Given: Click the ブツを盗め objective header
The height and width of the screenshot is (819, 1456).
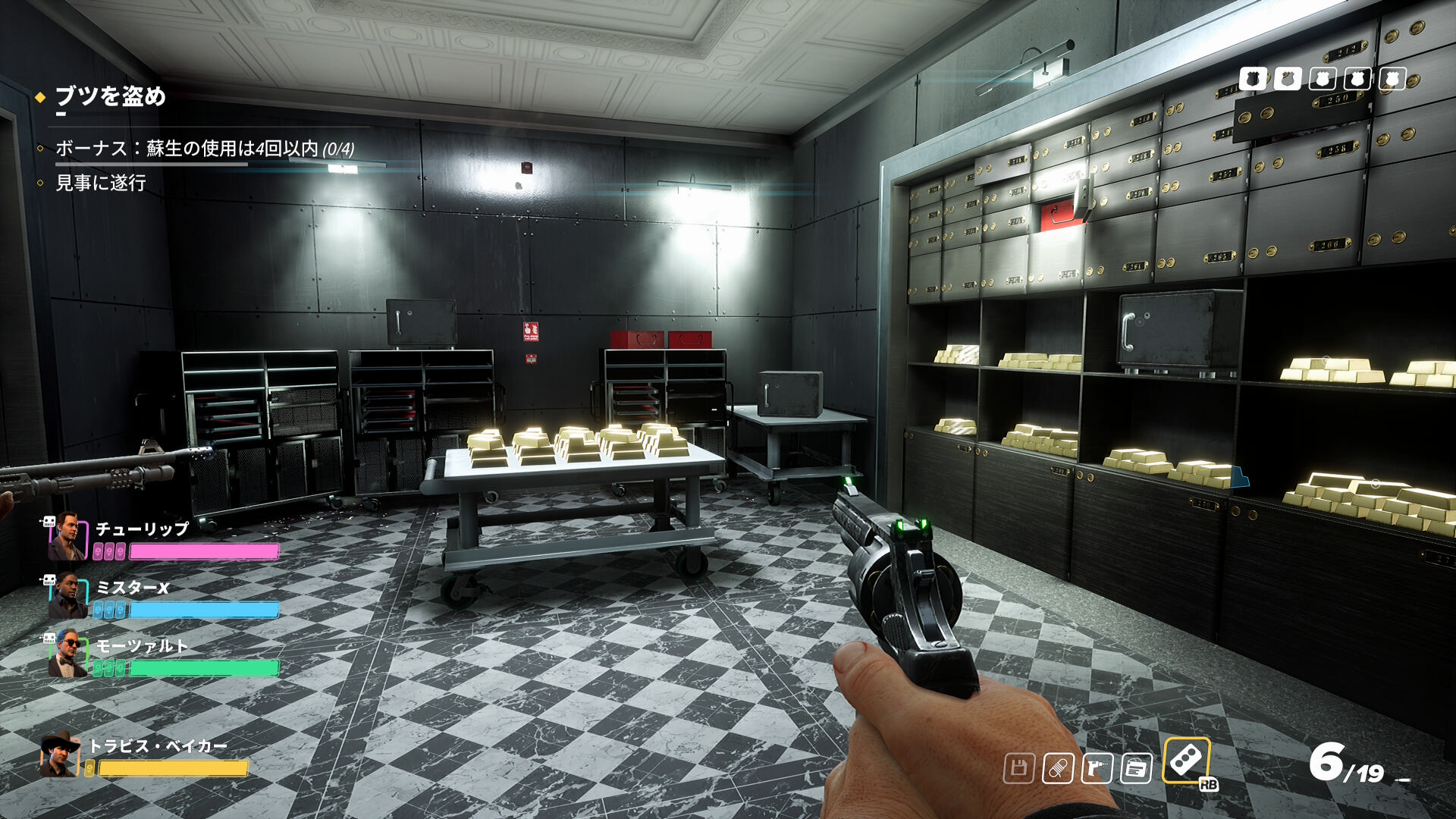Looking at the screenshot, I should (111, 96).
